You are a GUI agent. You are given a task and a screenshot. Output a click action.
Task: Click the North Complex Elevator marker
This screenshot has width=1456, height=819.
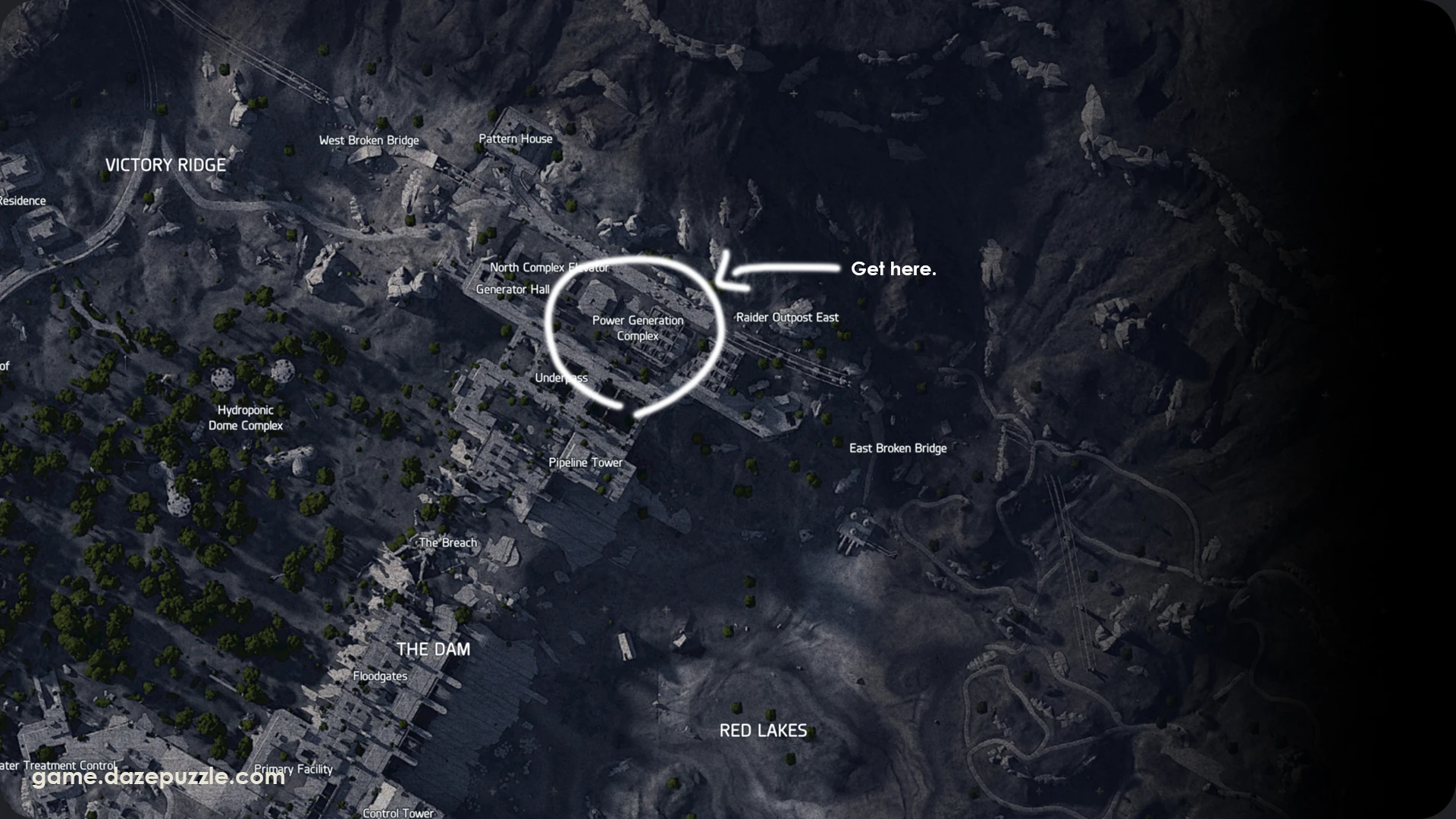550,267
